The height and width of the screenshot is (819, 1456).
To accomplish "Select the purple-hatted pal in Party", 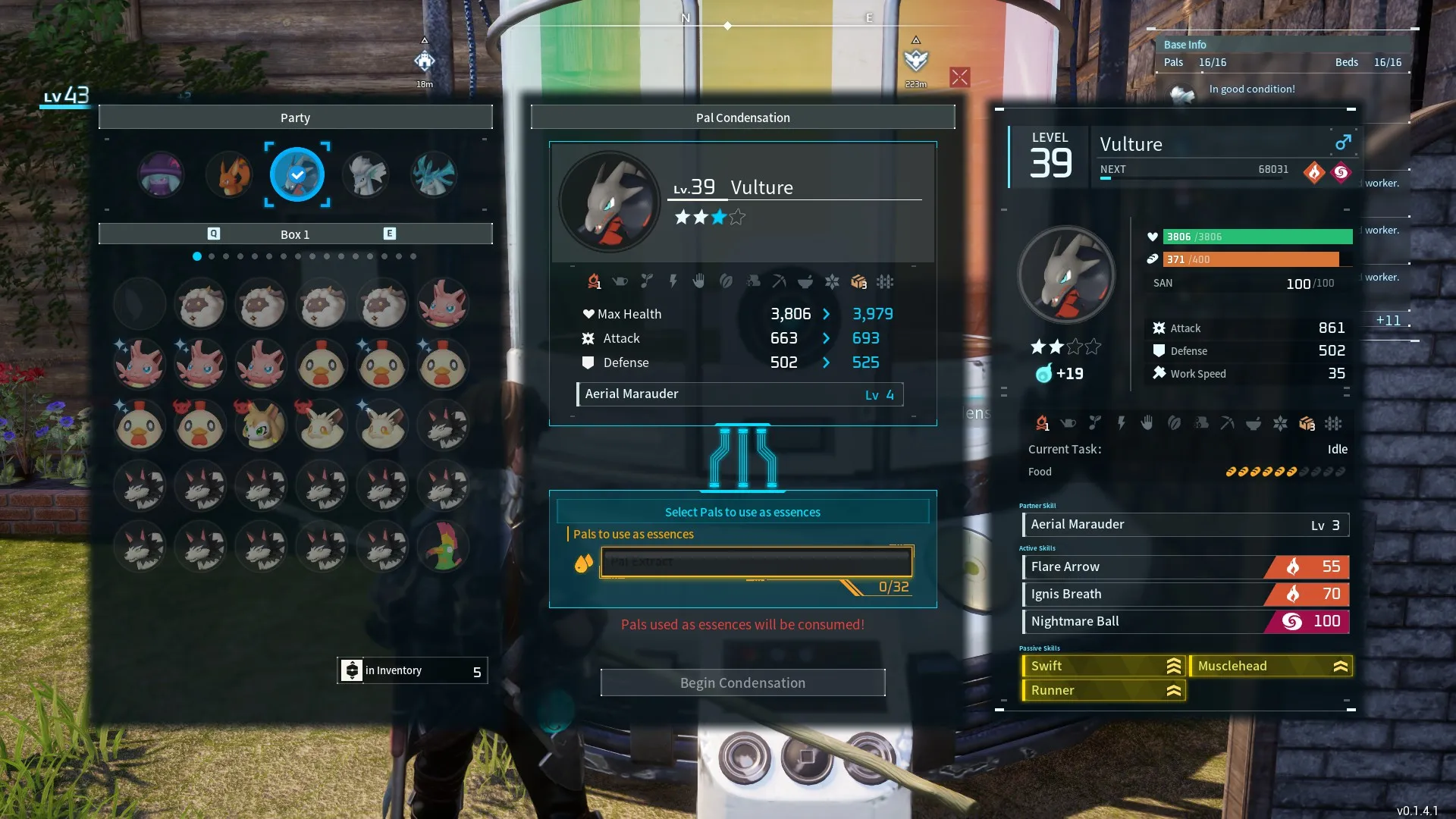I will click(x=161, y=174).
